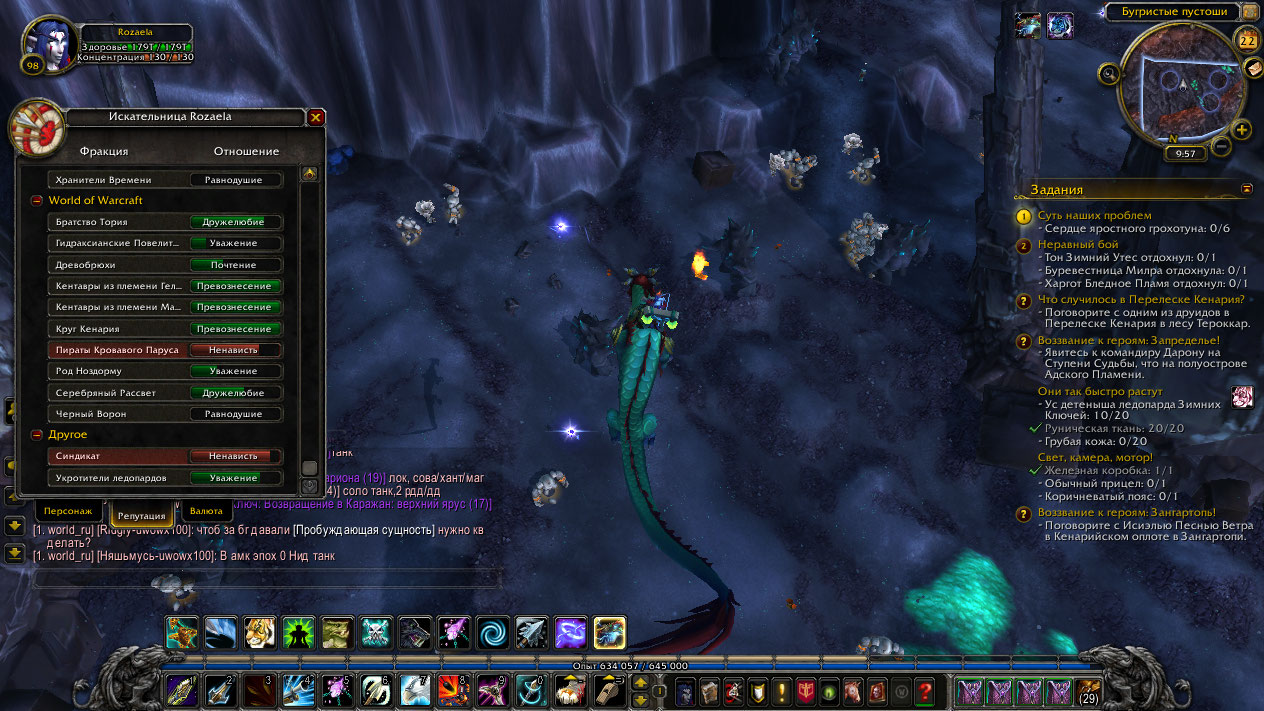Open the quest Суть наших проблем

coord(1094,215)
